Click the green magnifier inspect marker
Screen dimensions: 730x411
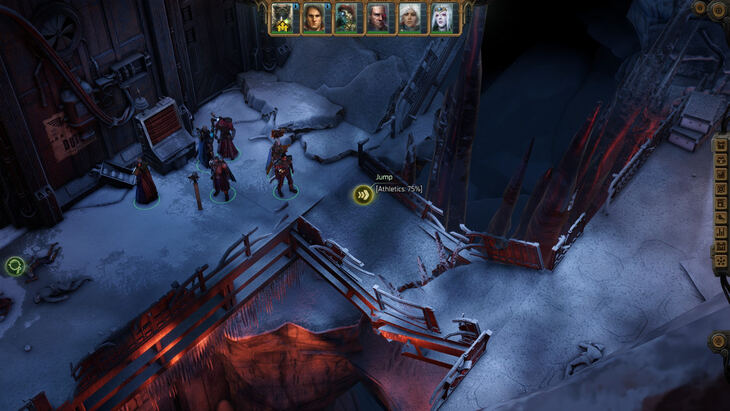point(14,265)
